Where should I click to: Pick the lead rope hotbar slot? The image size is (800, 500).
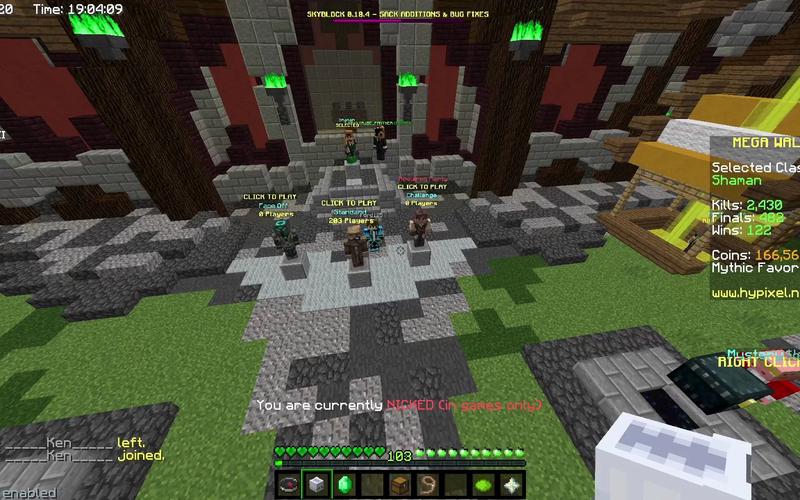click(429, 485)
